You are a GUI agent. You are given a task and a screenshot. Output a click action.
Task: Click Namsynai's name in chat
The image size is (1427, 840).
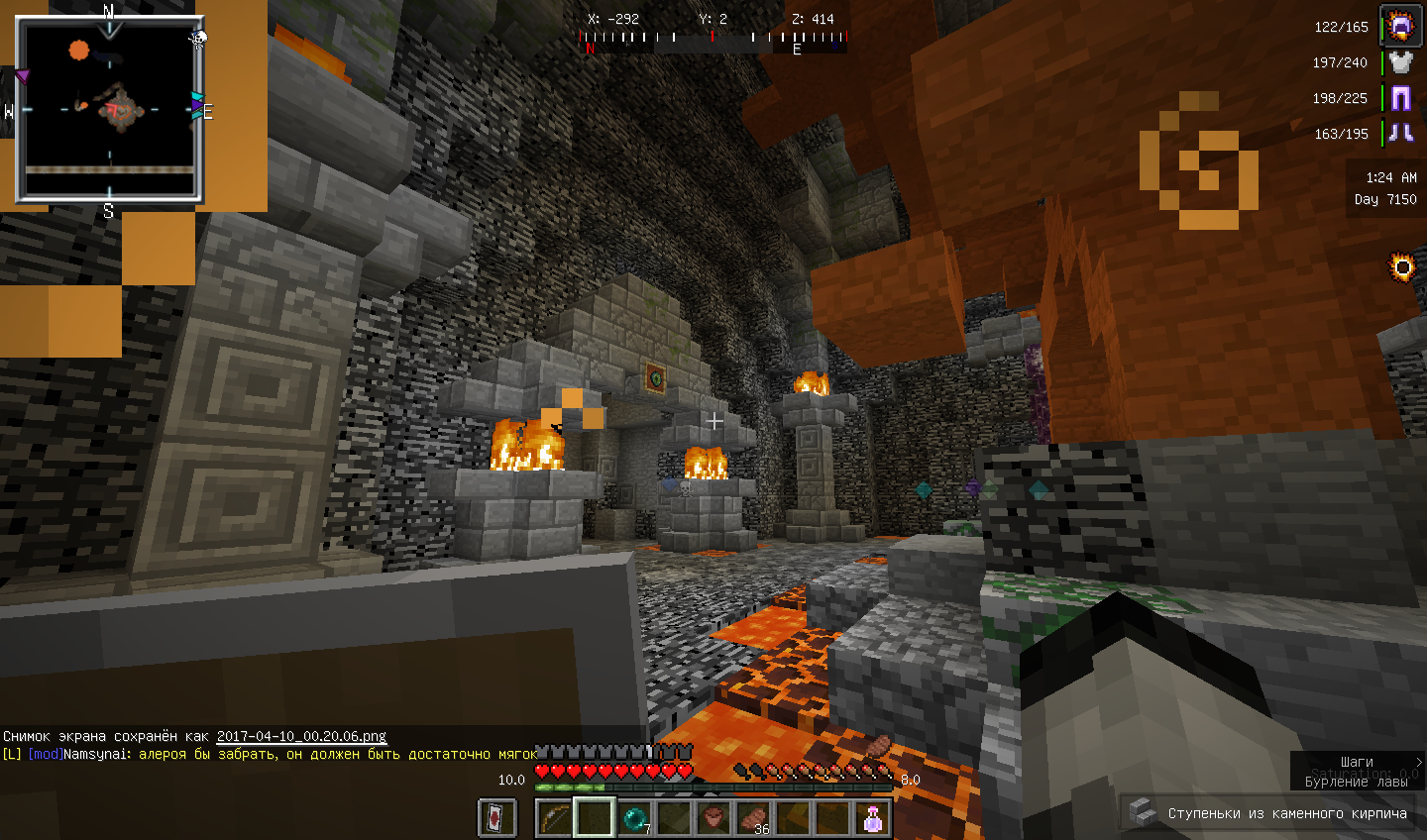[96, 754]
